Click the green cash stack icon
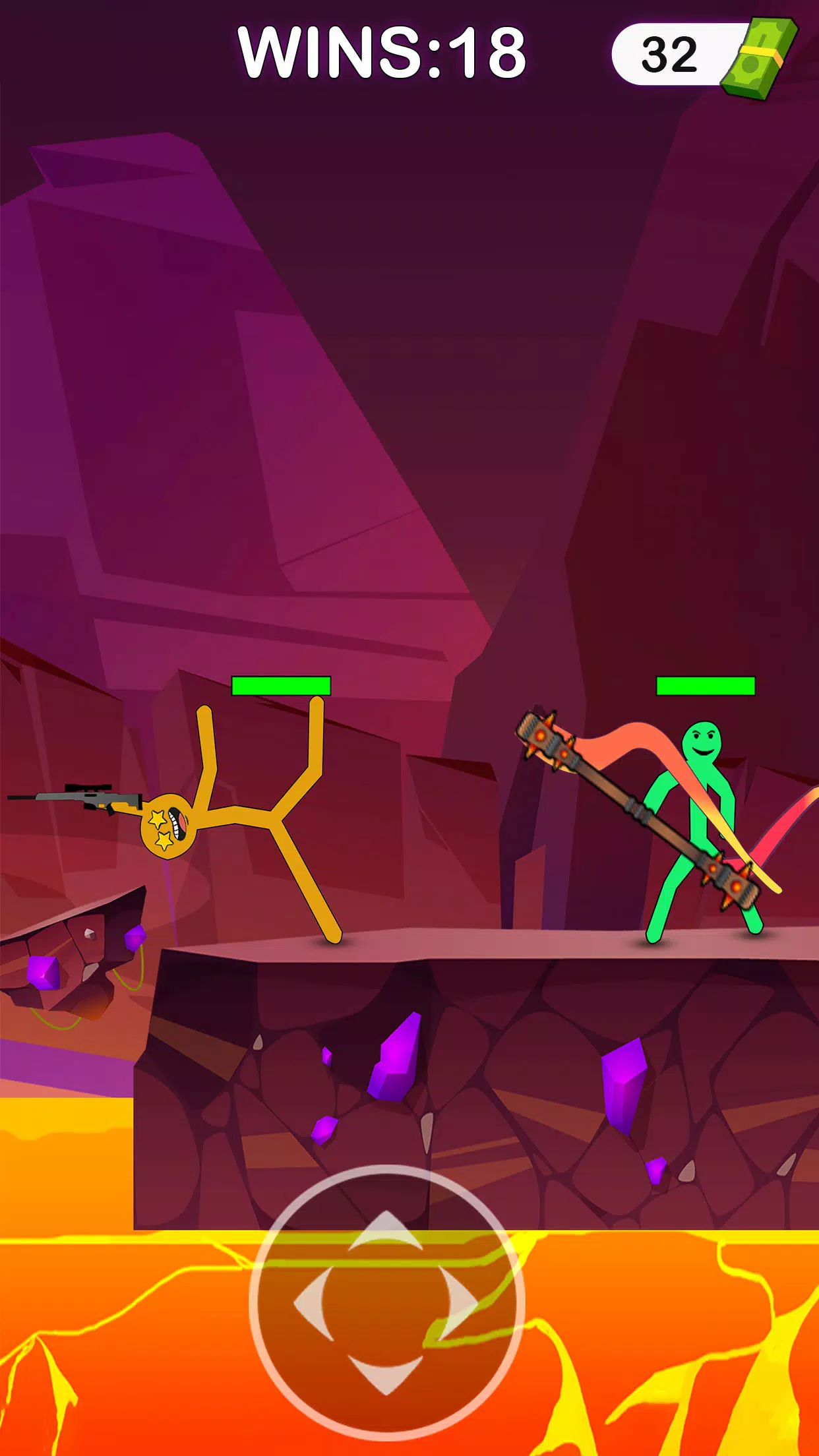Viewport: 819px width, 1456px height. pyautogui.click(x=760, y=58)
